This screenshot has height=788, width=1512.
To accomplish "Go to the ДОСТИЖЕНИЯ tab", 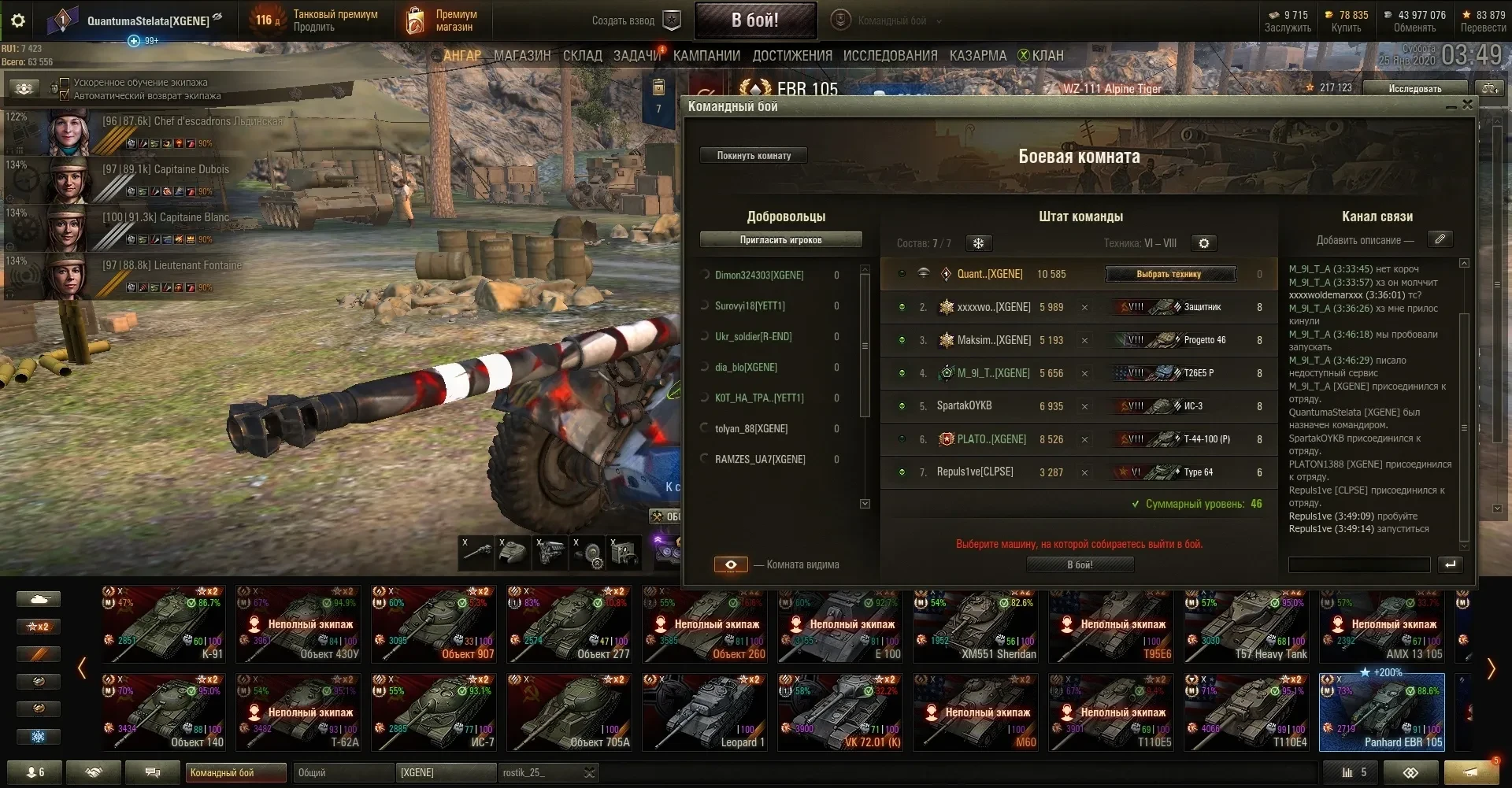I will pos(791,56).
